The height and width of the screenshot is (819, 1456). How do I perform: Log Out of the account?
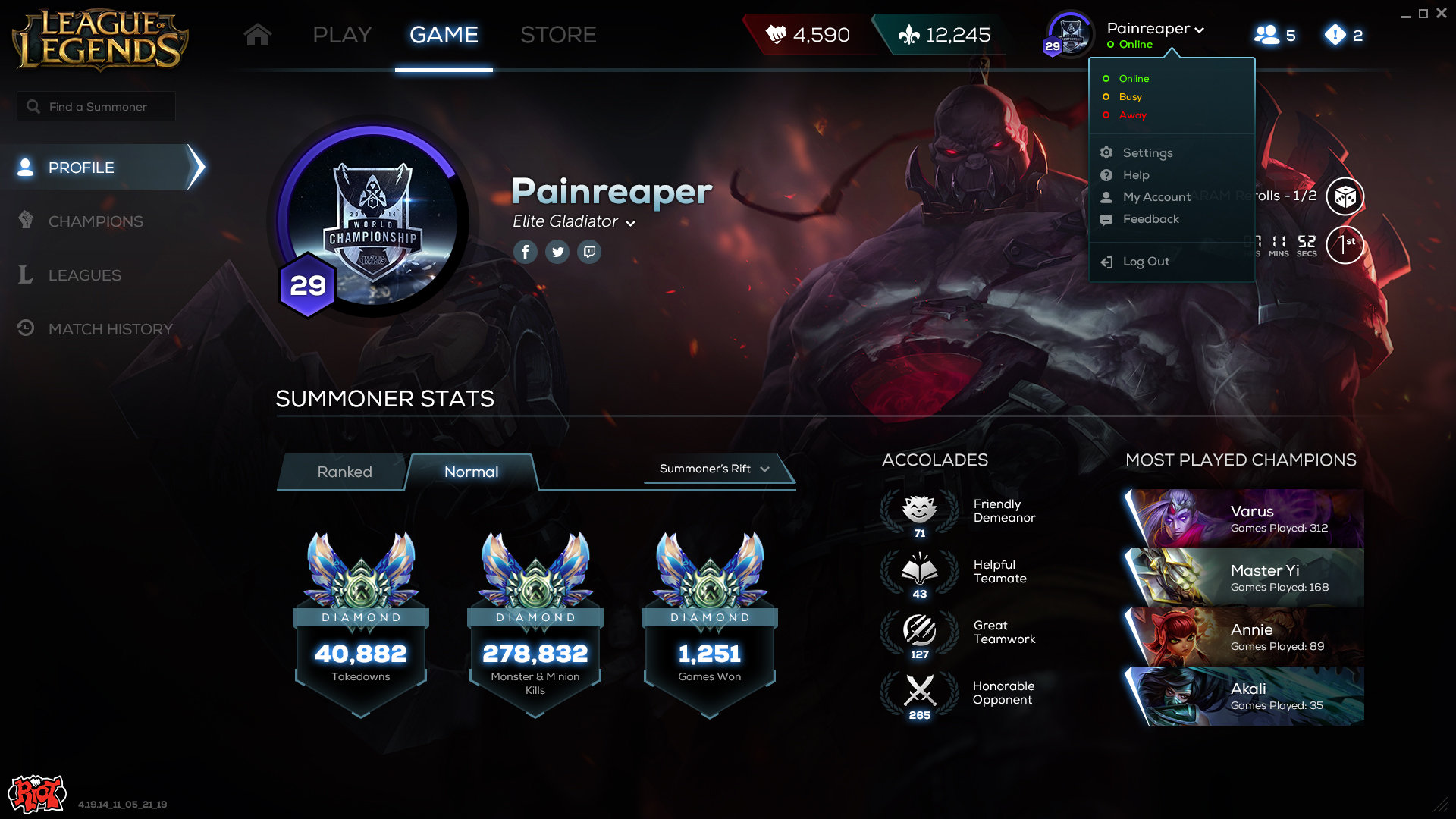[1145, 262]
